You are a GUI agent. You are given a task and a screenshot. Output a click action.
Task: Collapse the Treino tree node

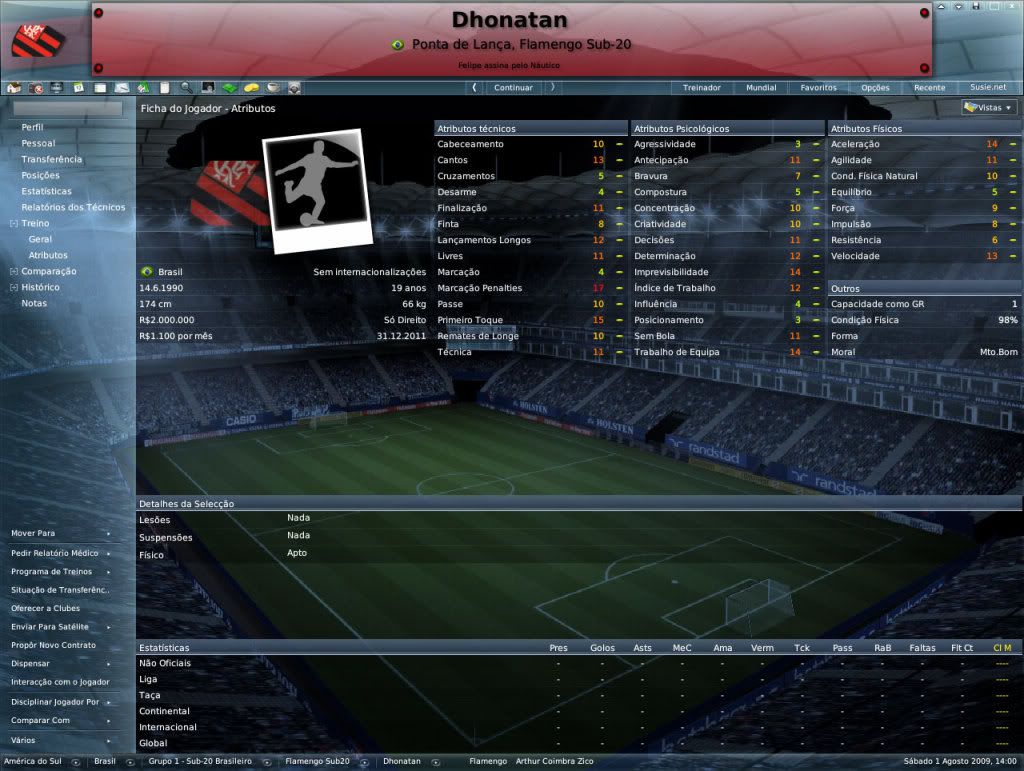pos(13,224)
